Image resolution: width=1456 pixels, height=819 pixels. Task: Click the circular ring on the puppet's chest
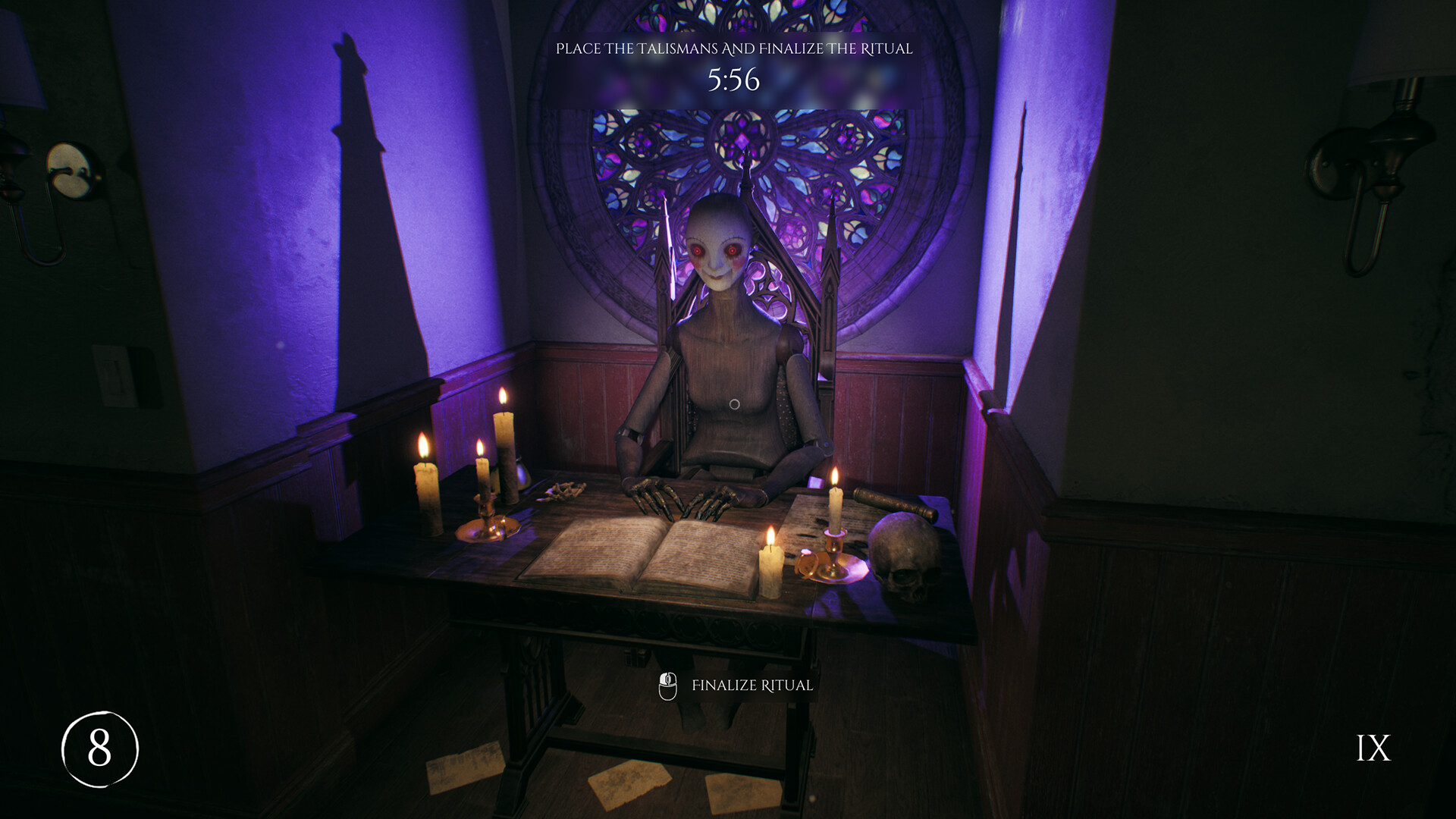pos(733,403)
